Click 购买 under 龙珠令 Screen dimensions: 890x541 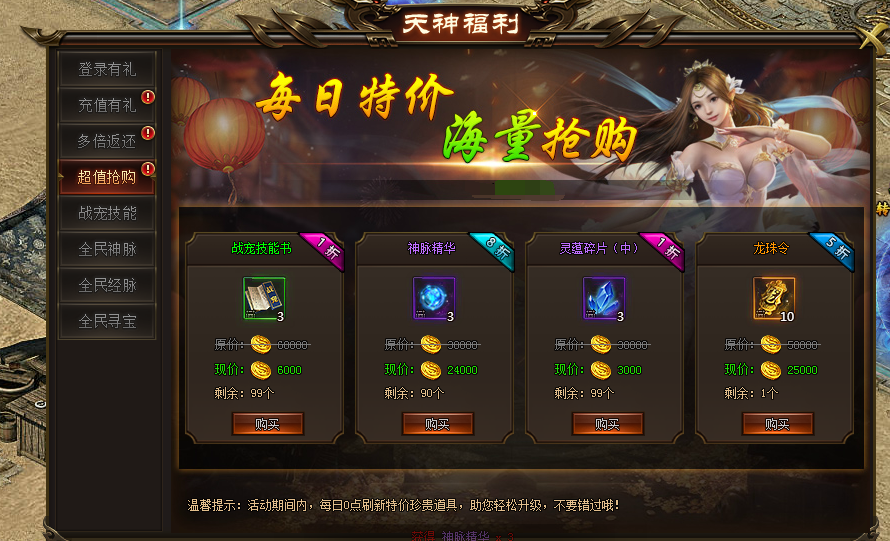(777, 424)
